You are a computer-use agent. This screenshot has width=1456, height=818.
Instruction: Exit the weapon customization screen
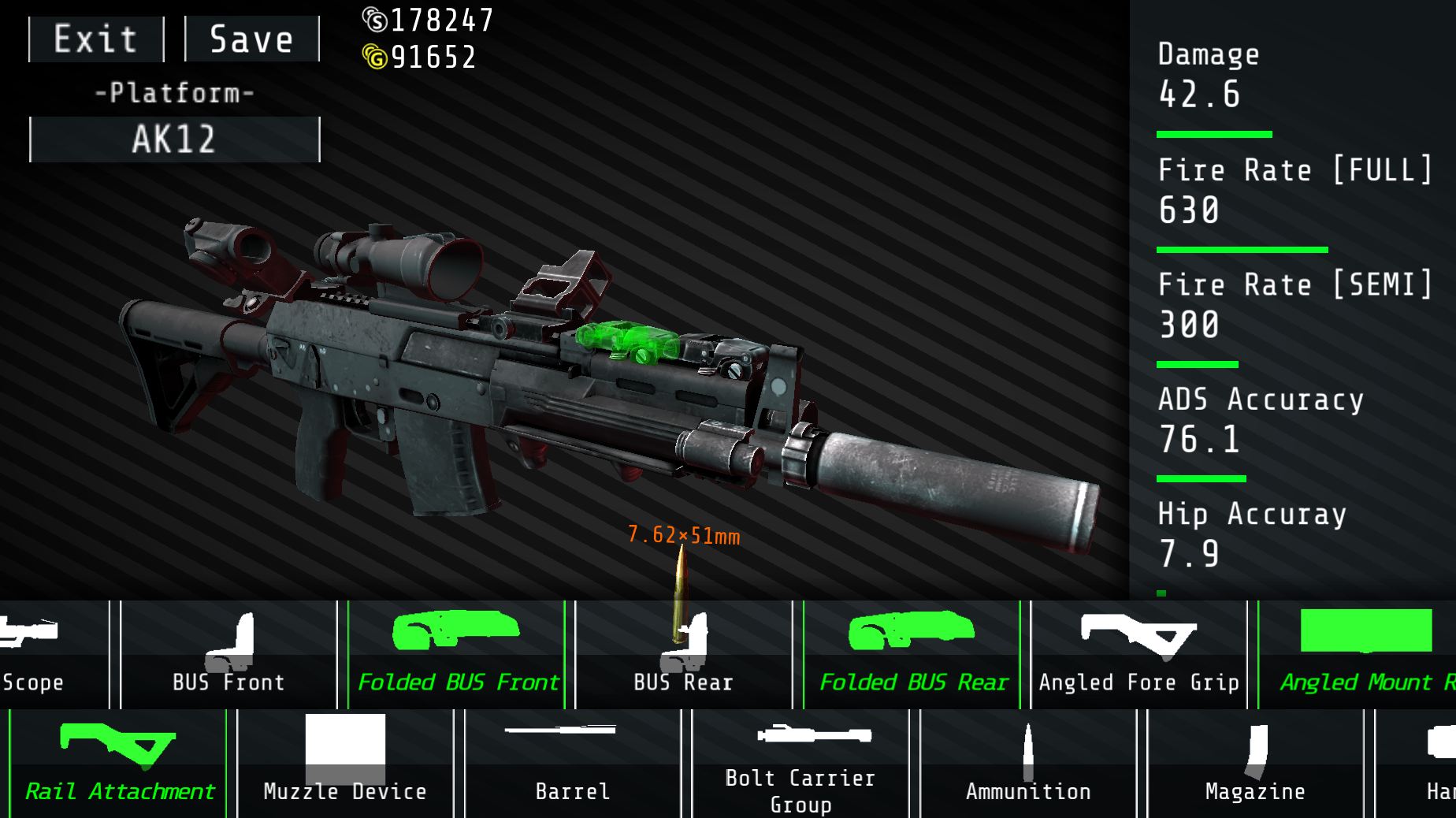(95, 38)
